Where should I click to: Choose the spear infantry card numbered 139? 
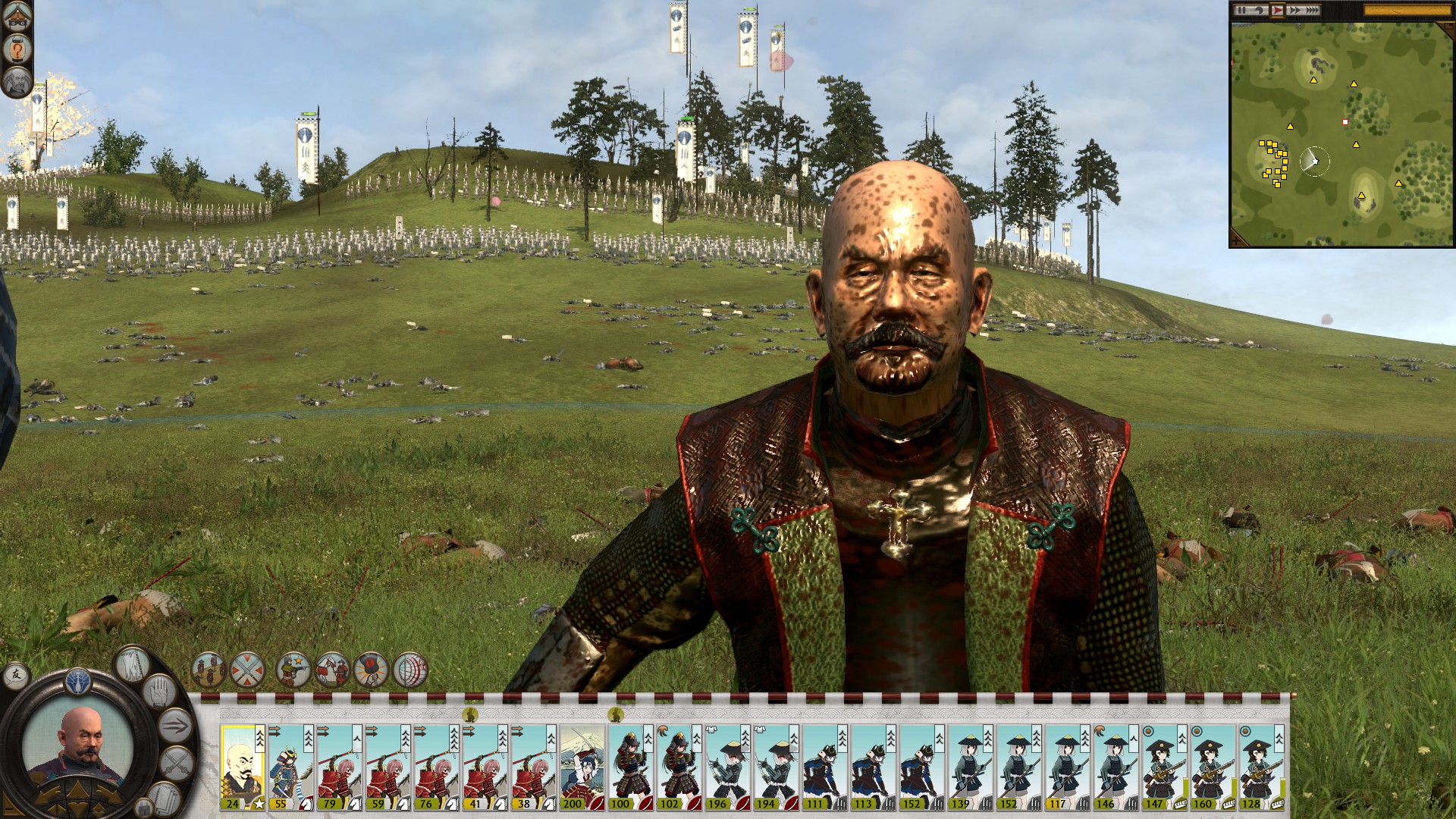[x=970, y=766]
